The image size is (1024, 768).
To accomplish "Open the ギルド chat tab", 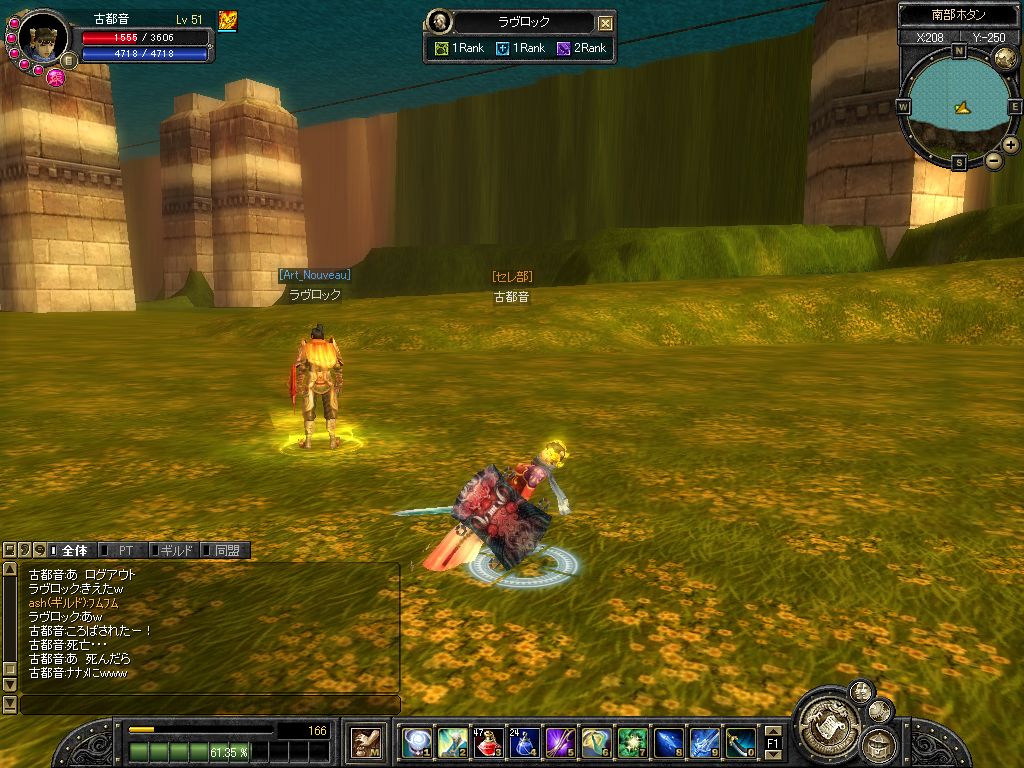I will [x=177, y=550].
